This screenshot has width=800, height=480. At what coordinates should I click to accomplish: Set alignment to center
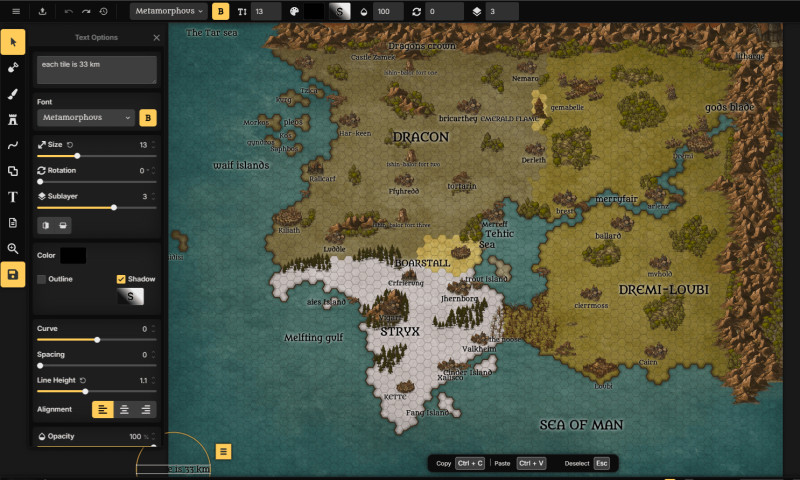pyautogui.click(x=124, y=409)
